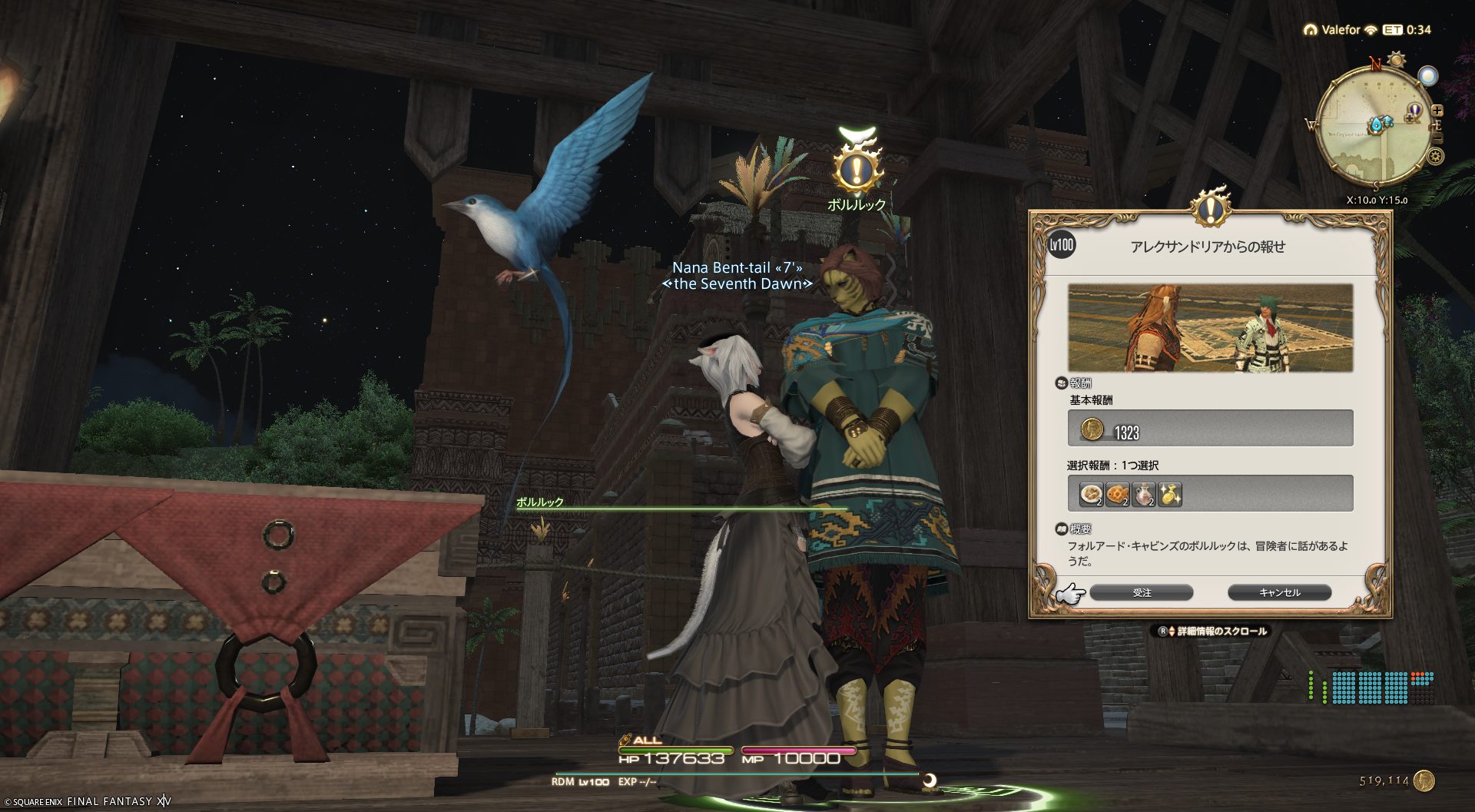Click the gil coin icon in the corner
This screenshot has width=1475, height=812.
[x=1424, y=781]
